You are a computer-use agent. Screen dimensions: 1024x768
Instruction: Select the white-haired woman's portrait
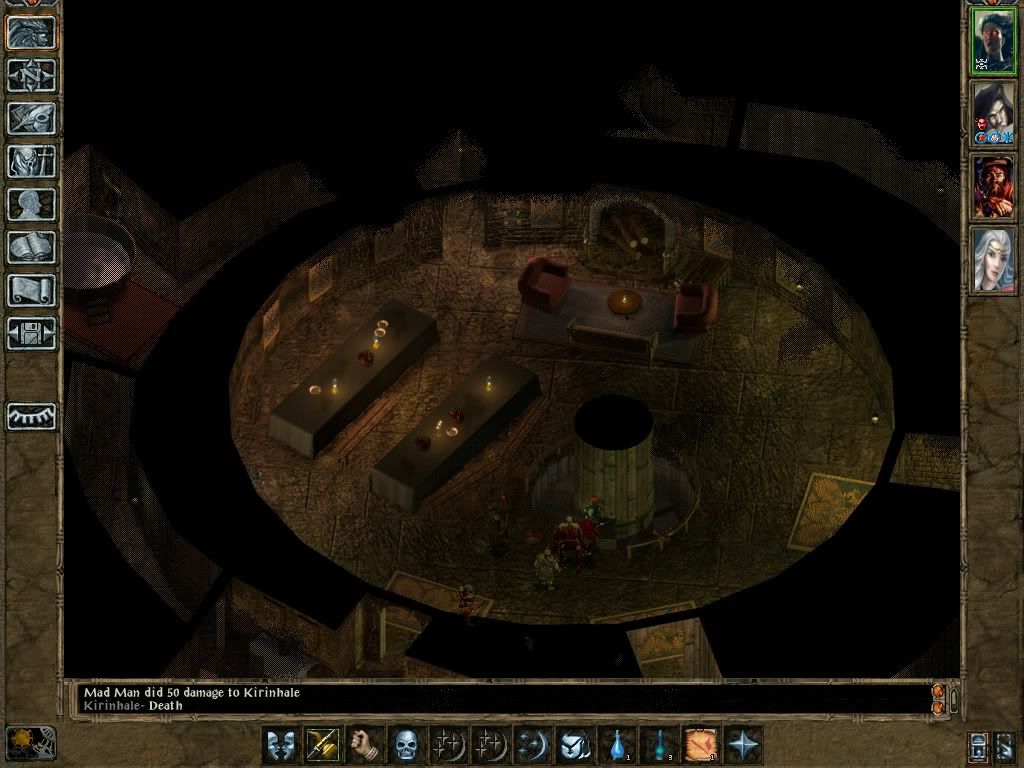[994, 259]
